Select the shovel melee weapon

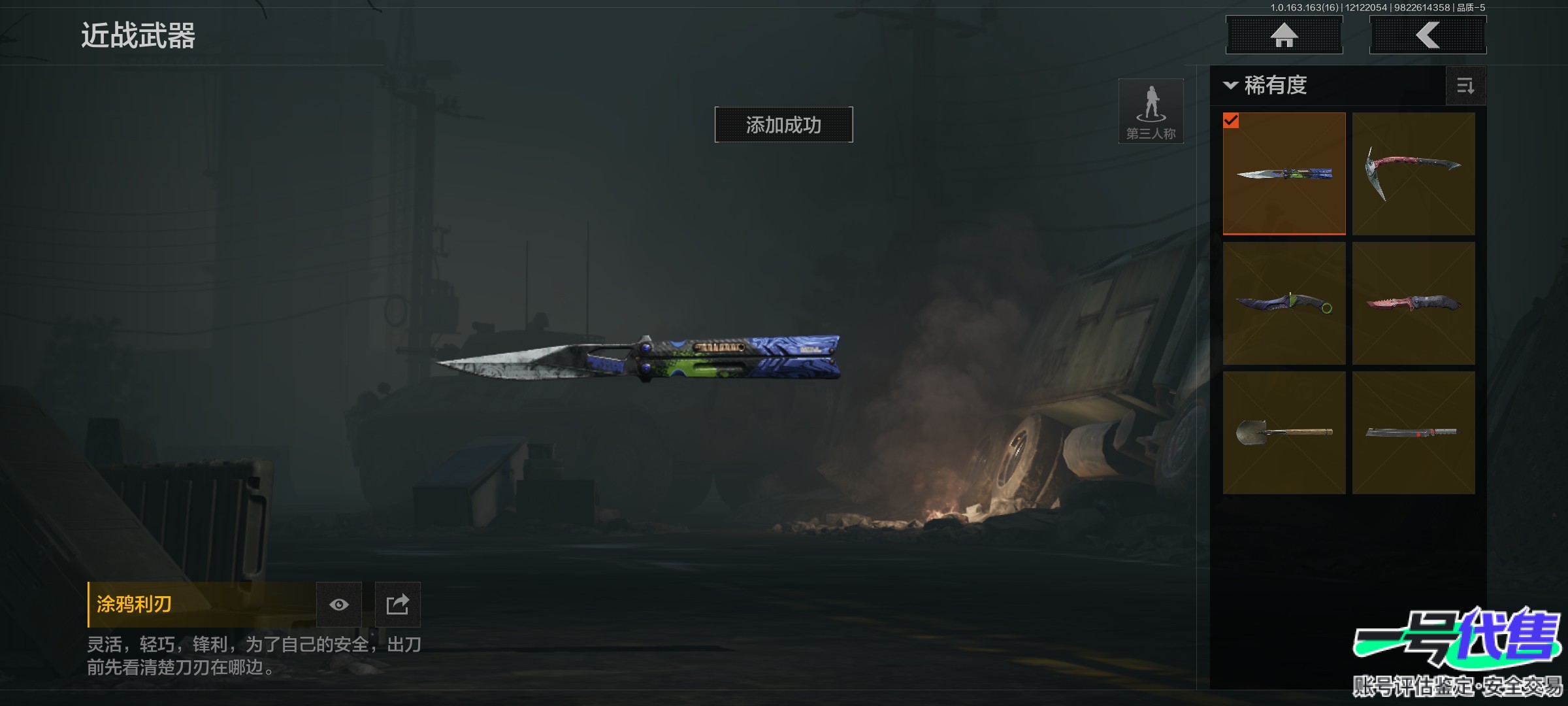[1284, 433]
